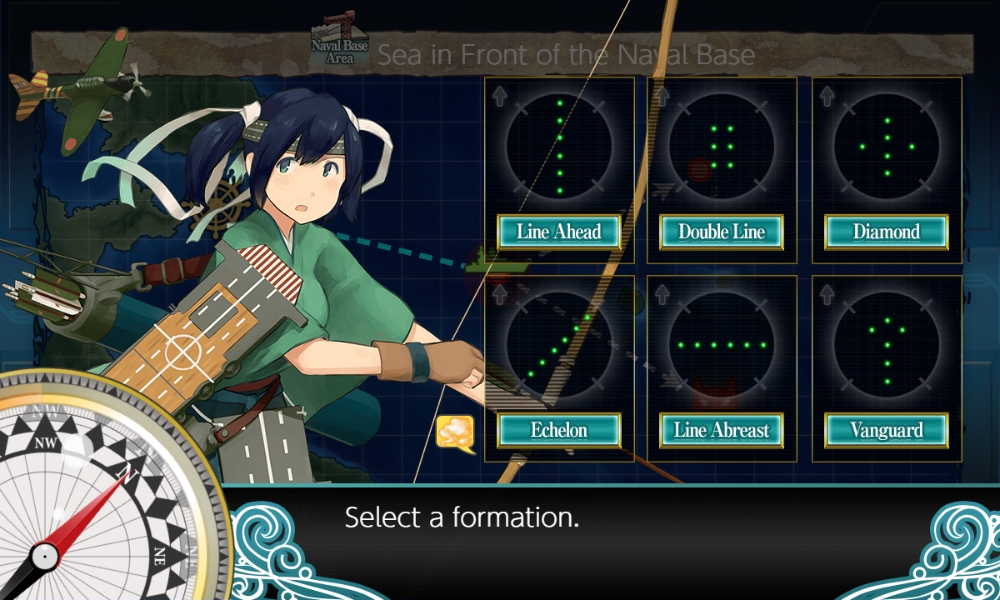The width and height of the screenshot is (1000, 600).
Task: Choose the Line Abreast formation
Action: (722, 431)
